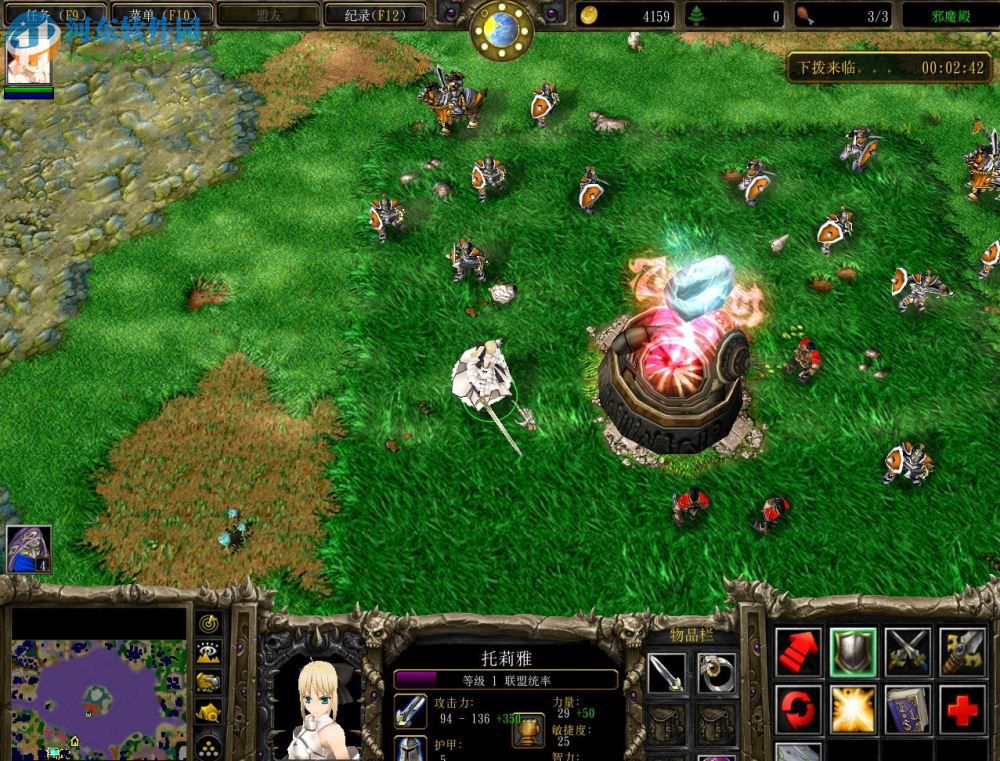Select the hero portrait icon at top-left

click(x=28, y=57)
